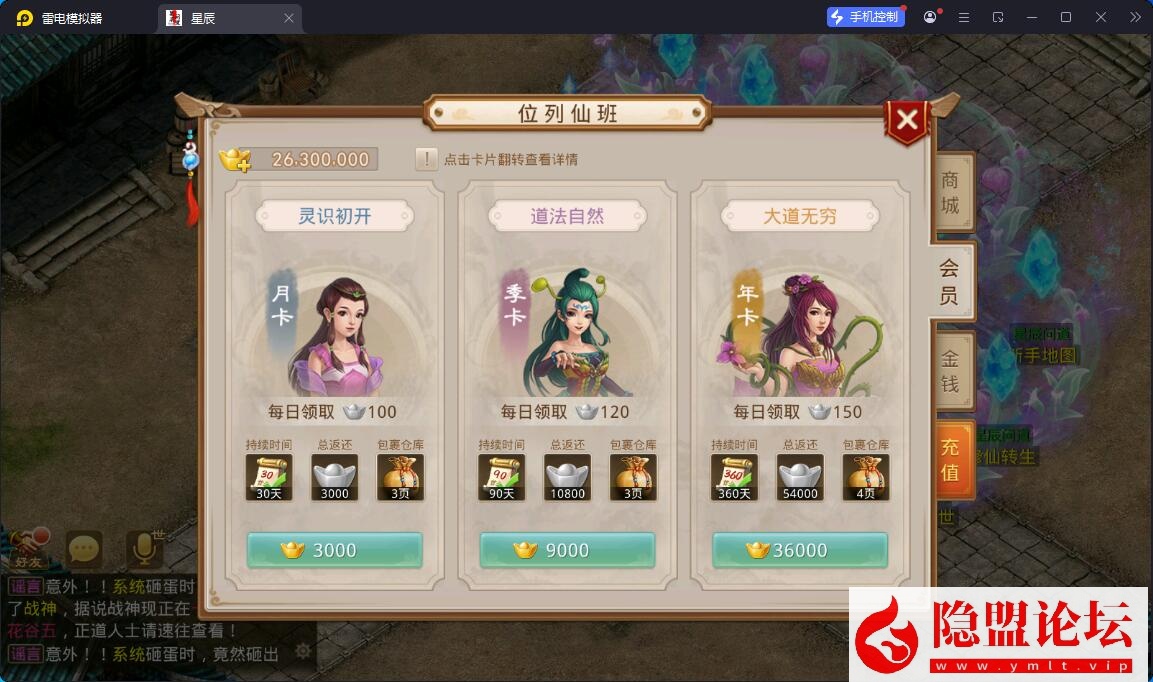
Task: Open the 好友 friends list
Action: [29, 546]
